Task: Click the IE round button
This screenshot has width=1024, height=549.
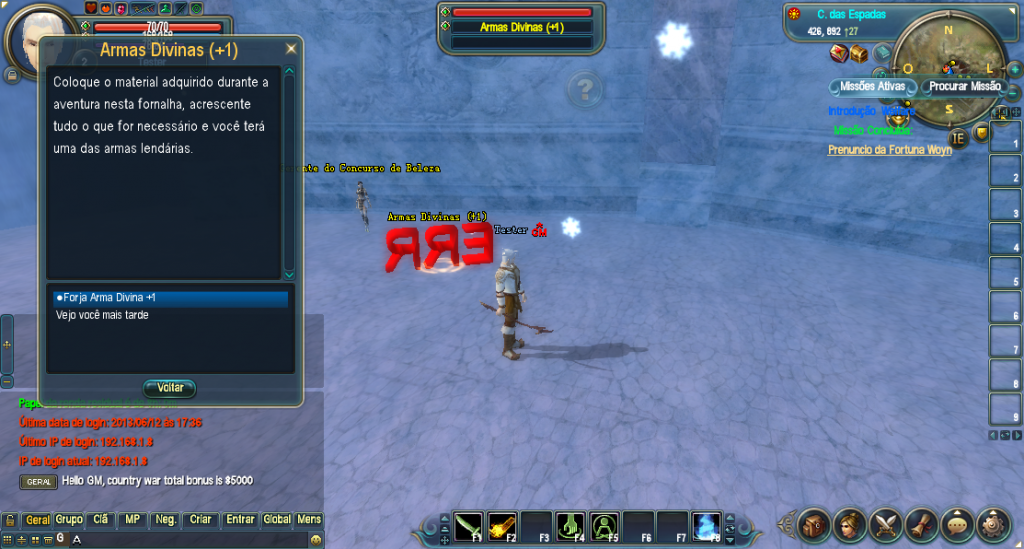Action: point(957,138)
